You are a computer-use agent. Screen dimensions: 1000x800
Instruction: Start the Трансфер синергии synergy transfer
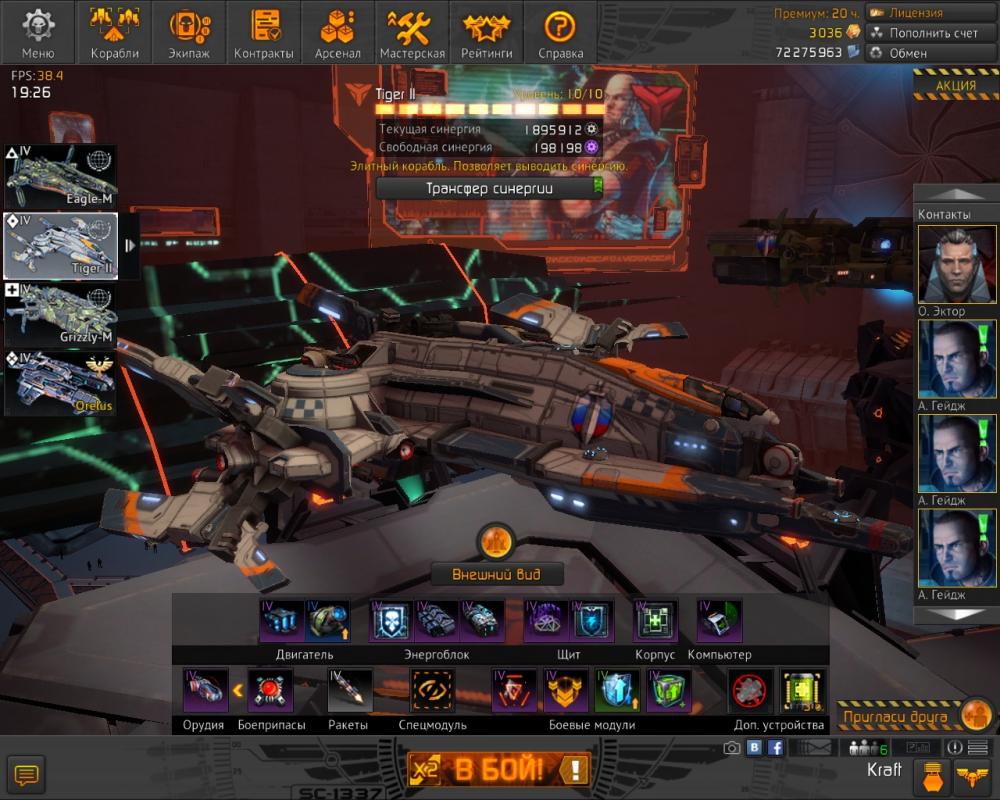point(490,188)
